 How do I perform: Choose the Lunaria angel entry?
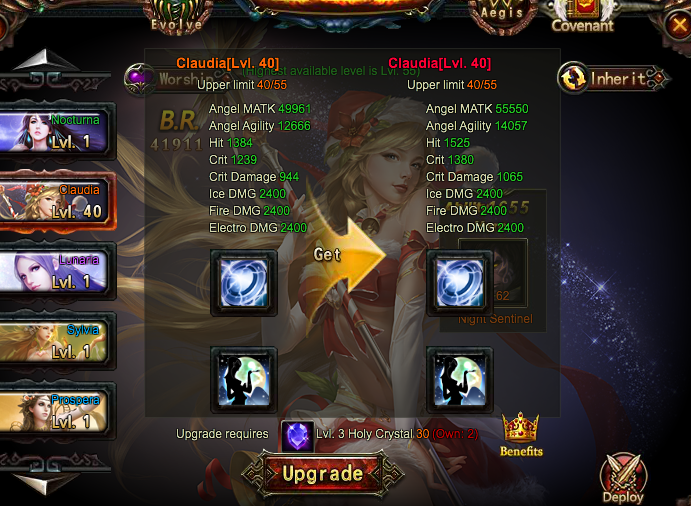pos(58,273)
